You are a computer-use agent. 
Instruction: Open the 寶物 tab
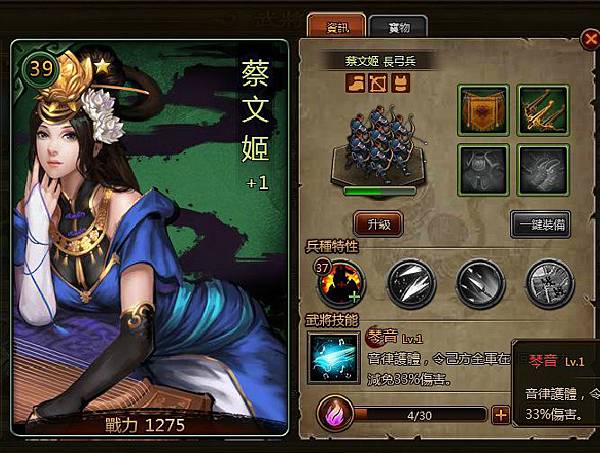[x=401, y=27]
